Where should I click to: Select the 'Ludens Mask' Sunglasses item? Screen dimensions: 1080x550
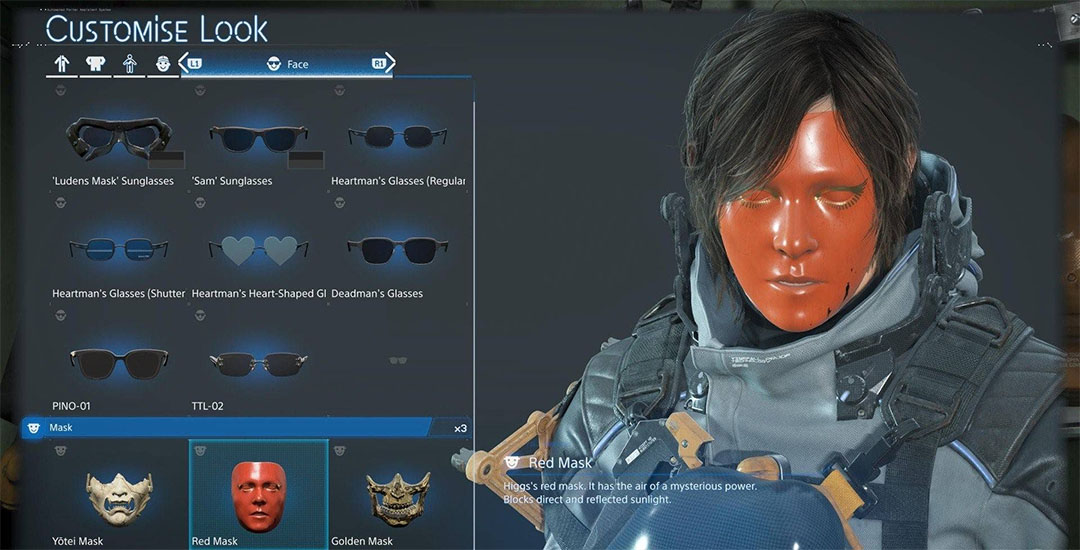[x=112, y=140]
